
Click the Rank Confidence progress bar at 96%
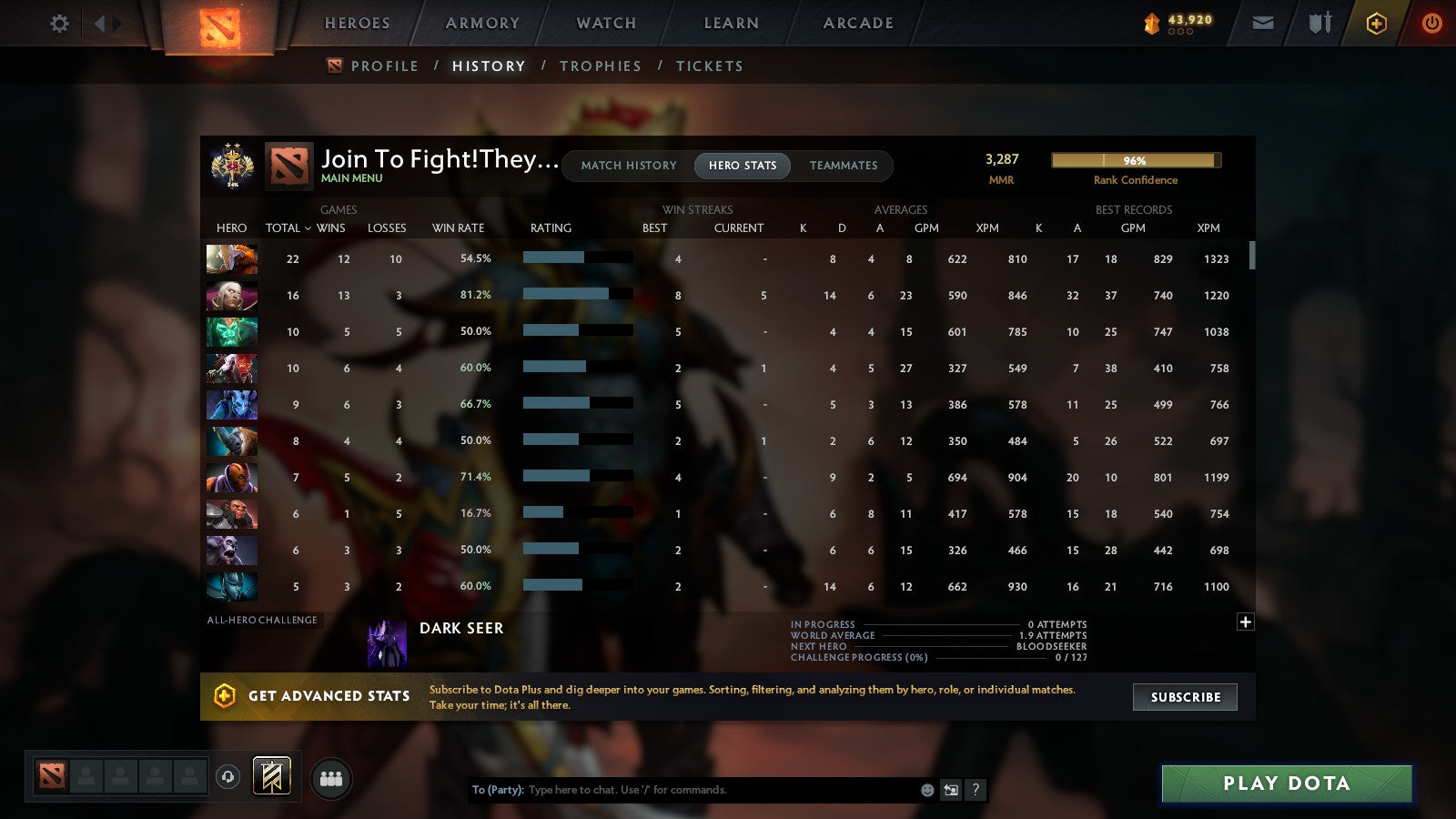click(x=1135, y=160)
